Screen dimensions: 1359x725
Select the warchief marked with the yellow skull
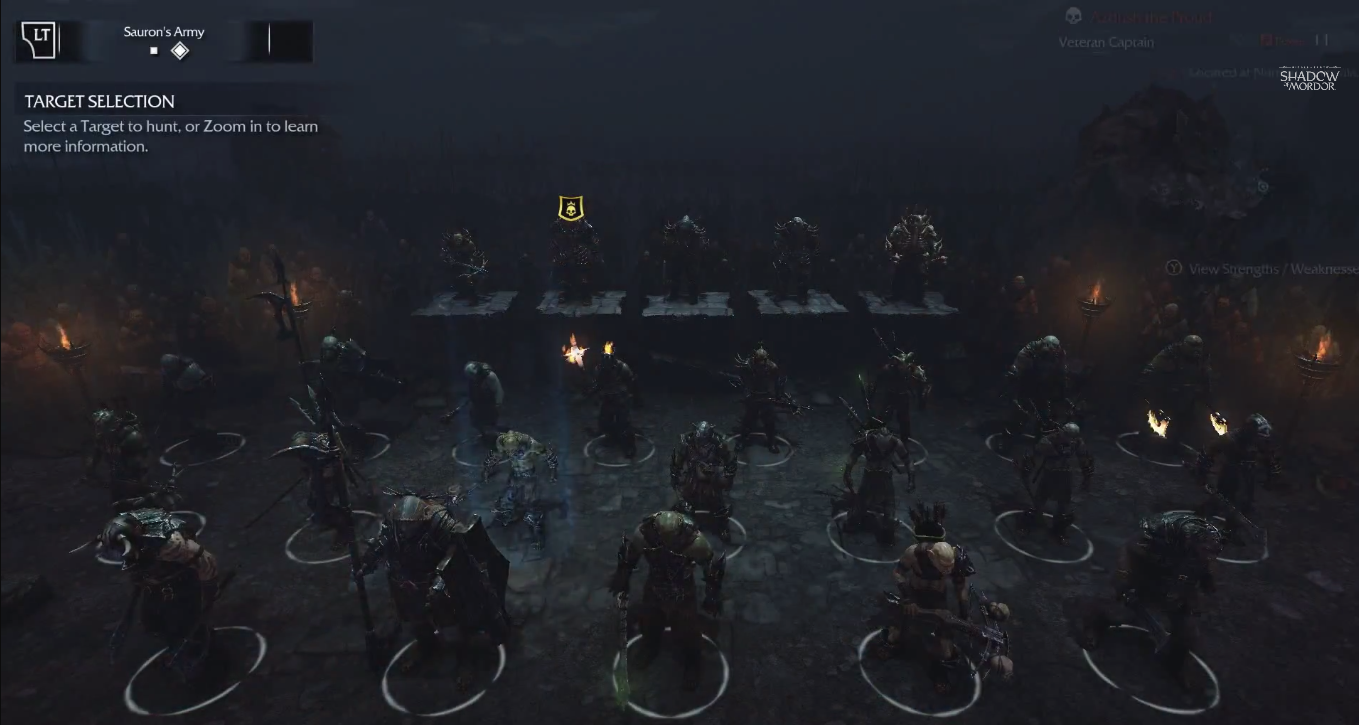tap(572, 255)
